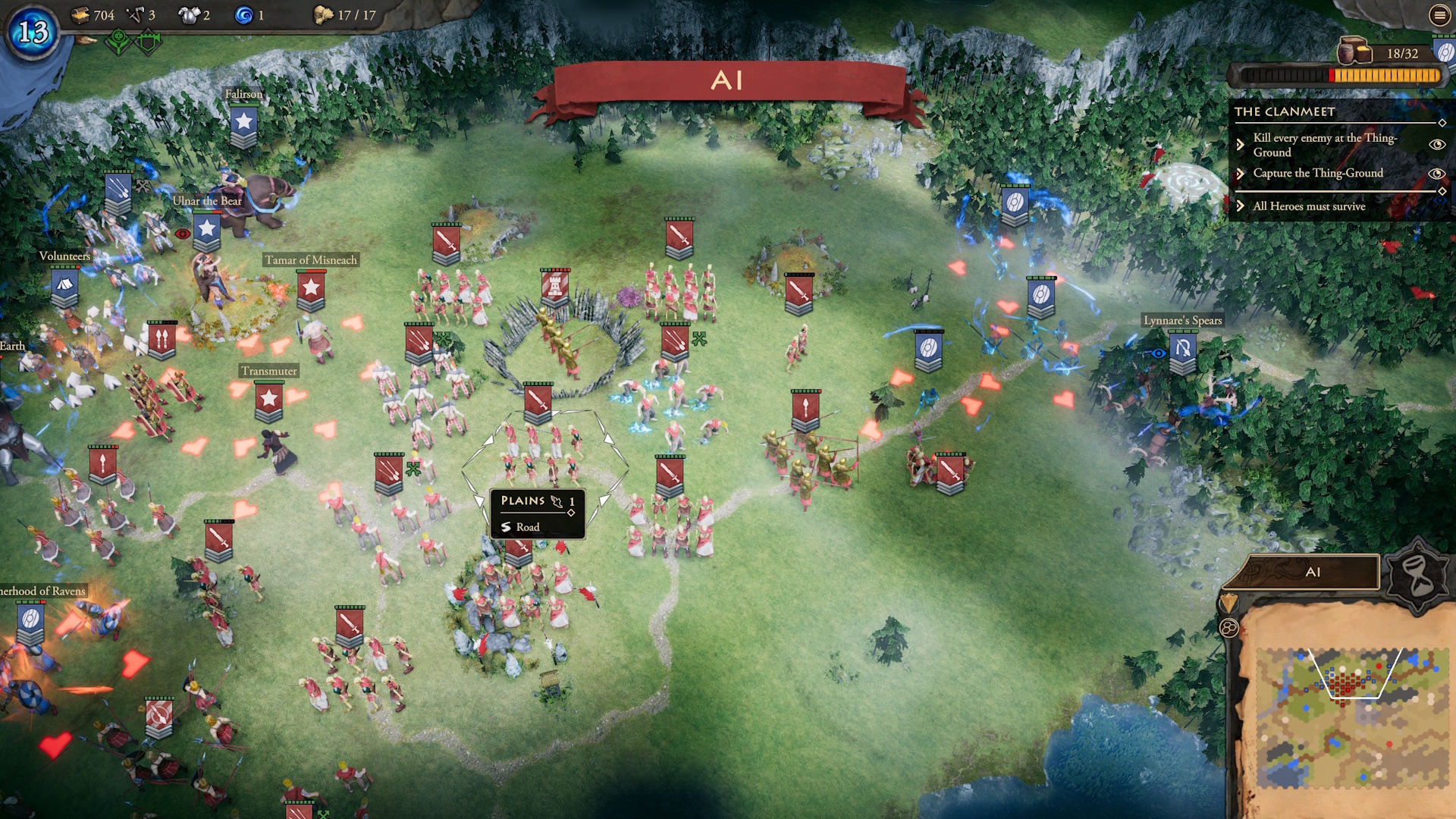This screenshot has height=819, width=1456.
Task: Click the turn 13 spiral orb
Action: coord(33,32)
